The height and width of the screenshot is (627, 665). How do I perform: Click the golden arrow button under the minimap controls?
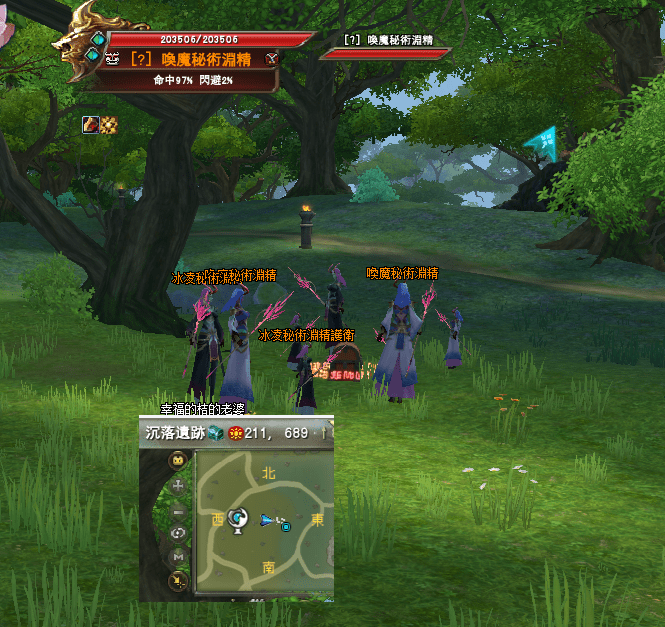[179, 580]
